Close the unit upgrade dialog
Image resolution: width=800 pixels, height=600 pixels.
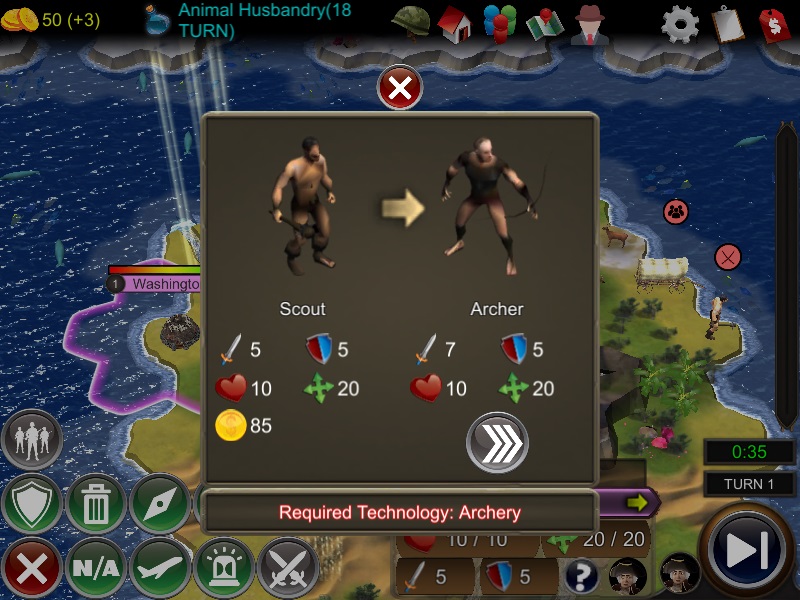coord(400,89)
